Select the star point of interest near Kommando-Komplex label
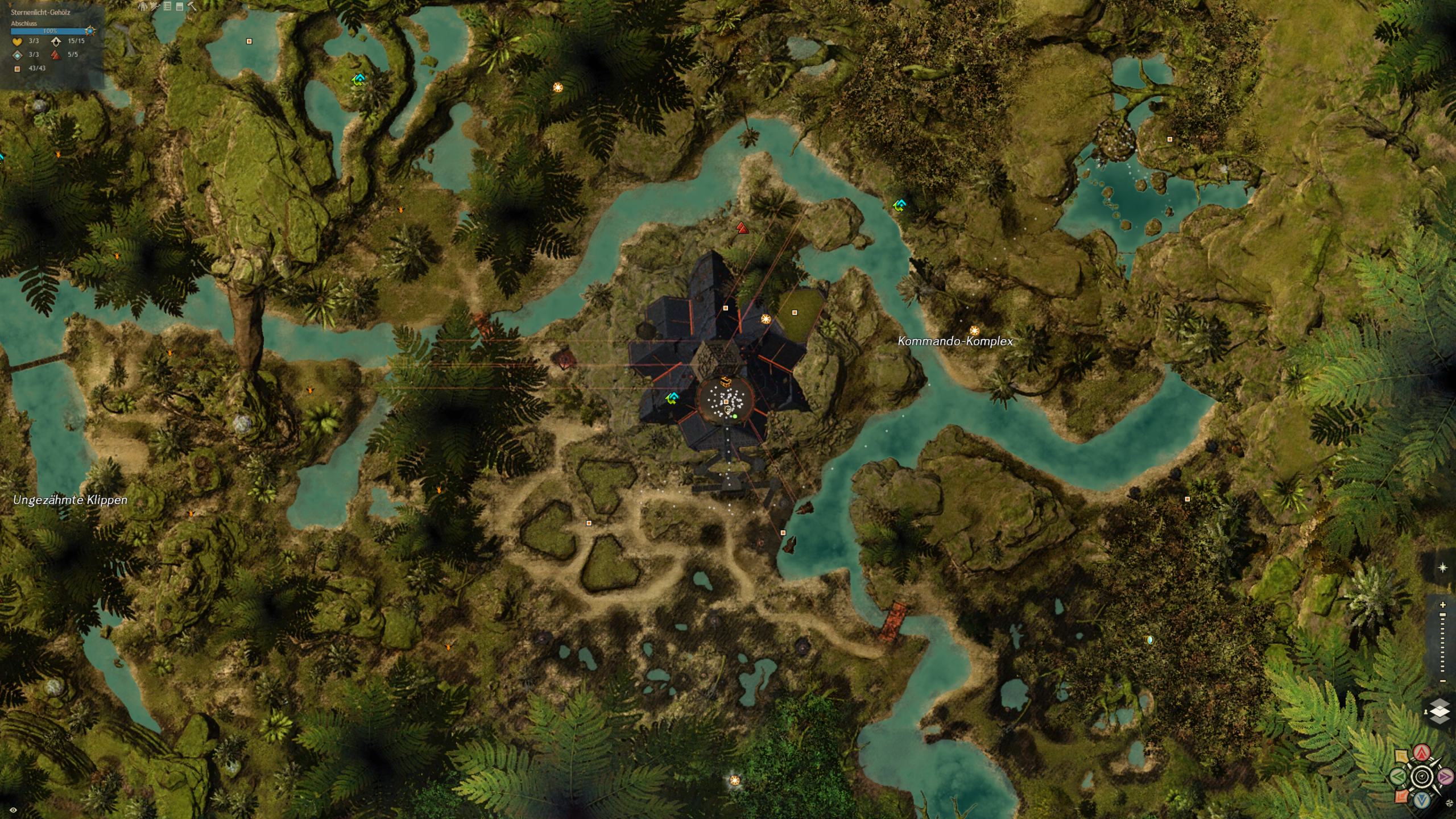1456x819 pixels. [974, 330]
